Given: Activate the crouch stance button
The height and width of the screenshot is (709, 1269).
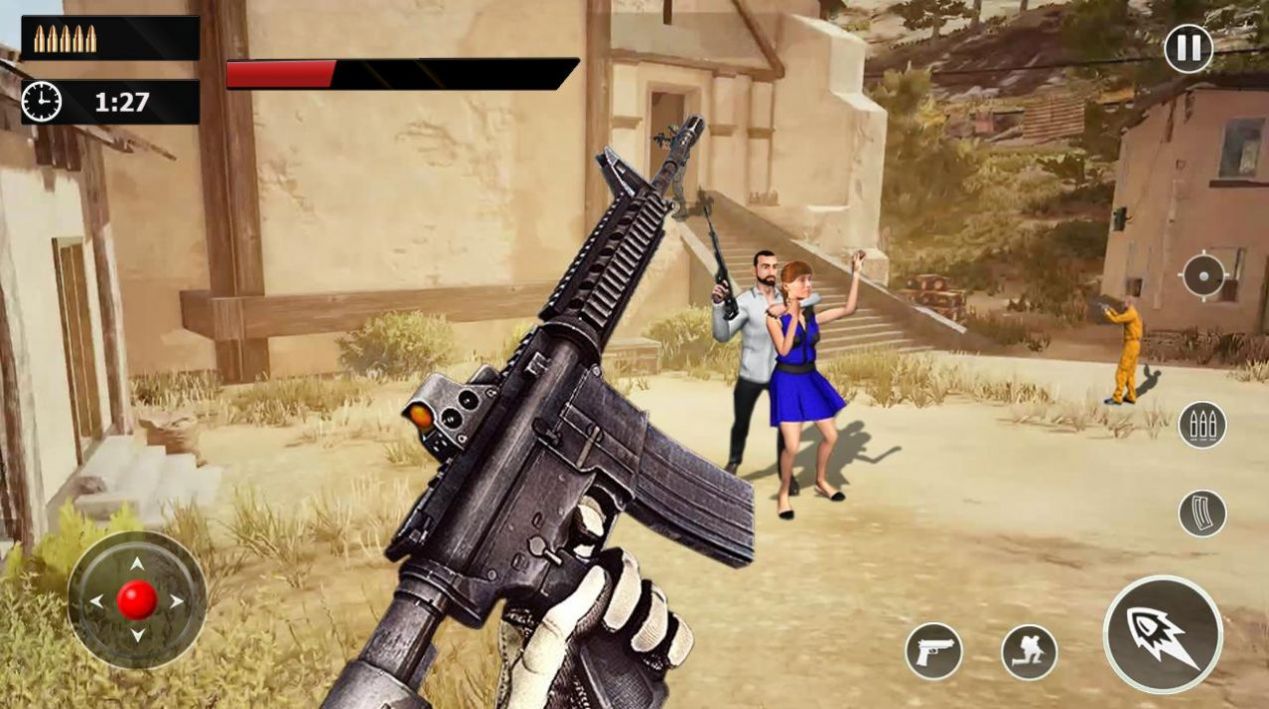Looking at the screenshot, I should pos(1029,652).
